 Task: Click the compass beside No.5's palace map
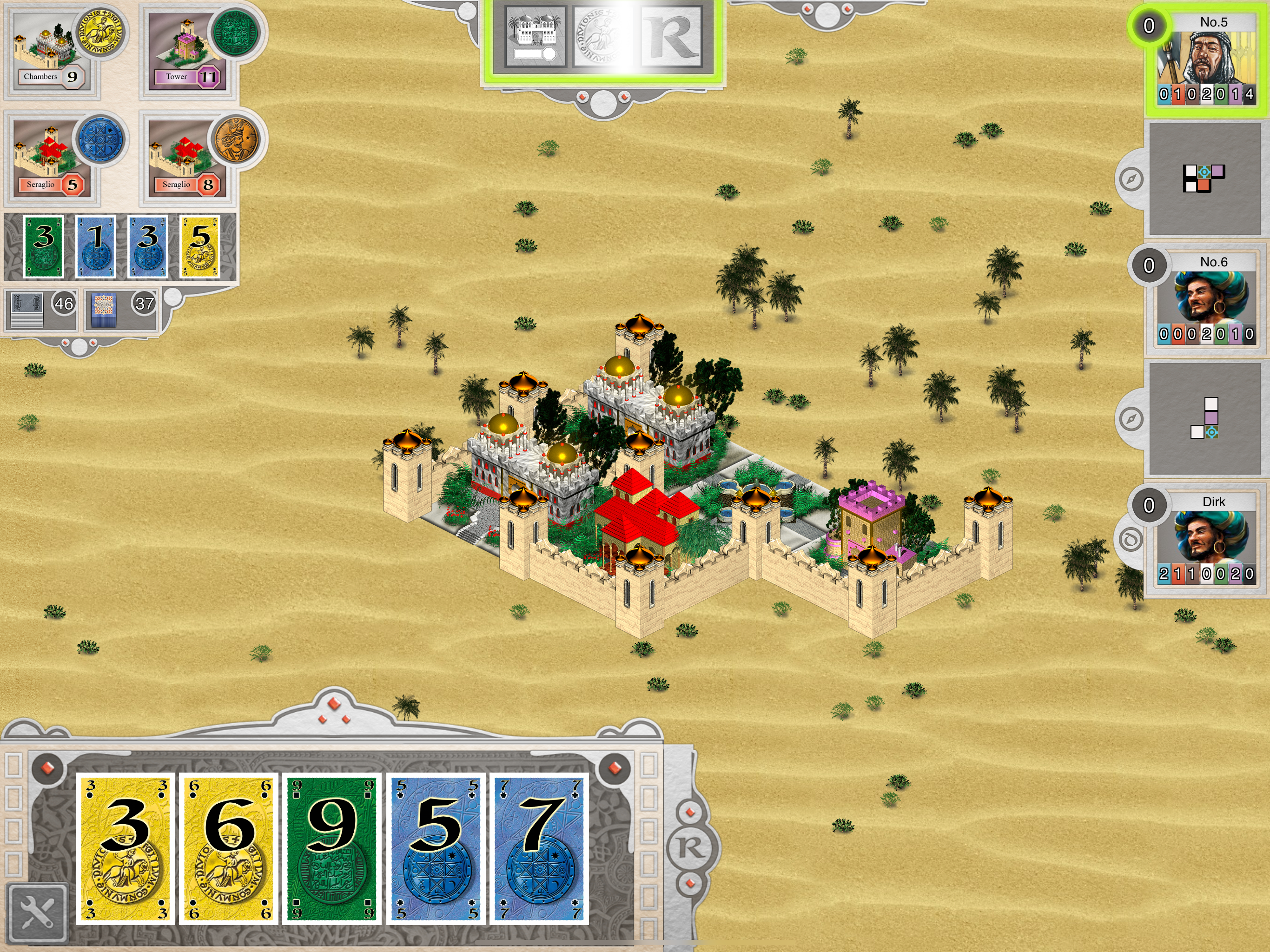(x=1131, y=179)
